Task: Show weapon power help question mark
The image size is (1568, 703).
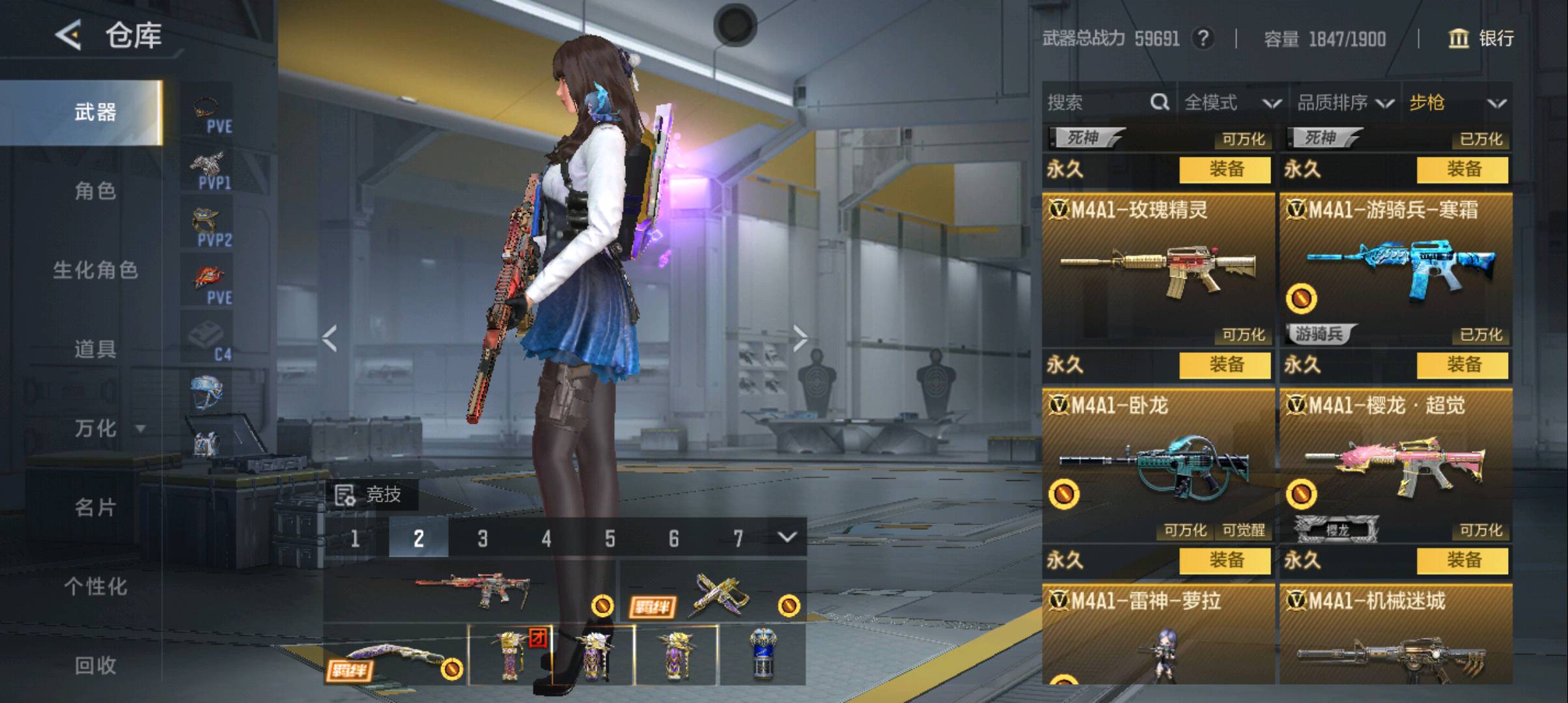Action: click(1203, 38)
